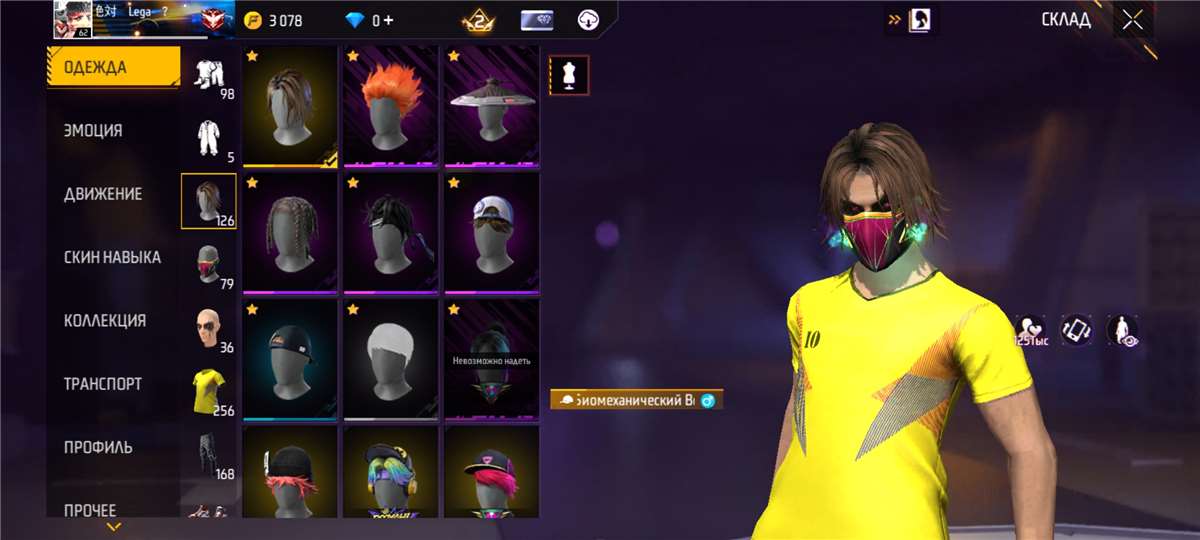Add diamonds with the plus button
This screenshot has height=540, width=1200.
[x=388, y=20]
